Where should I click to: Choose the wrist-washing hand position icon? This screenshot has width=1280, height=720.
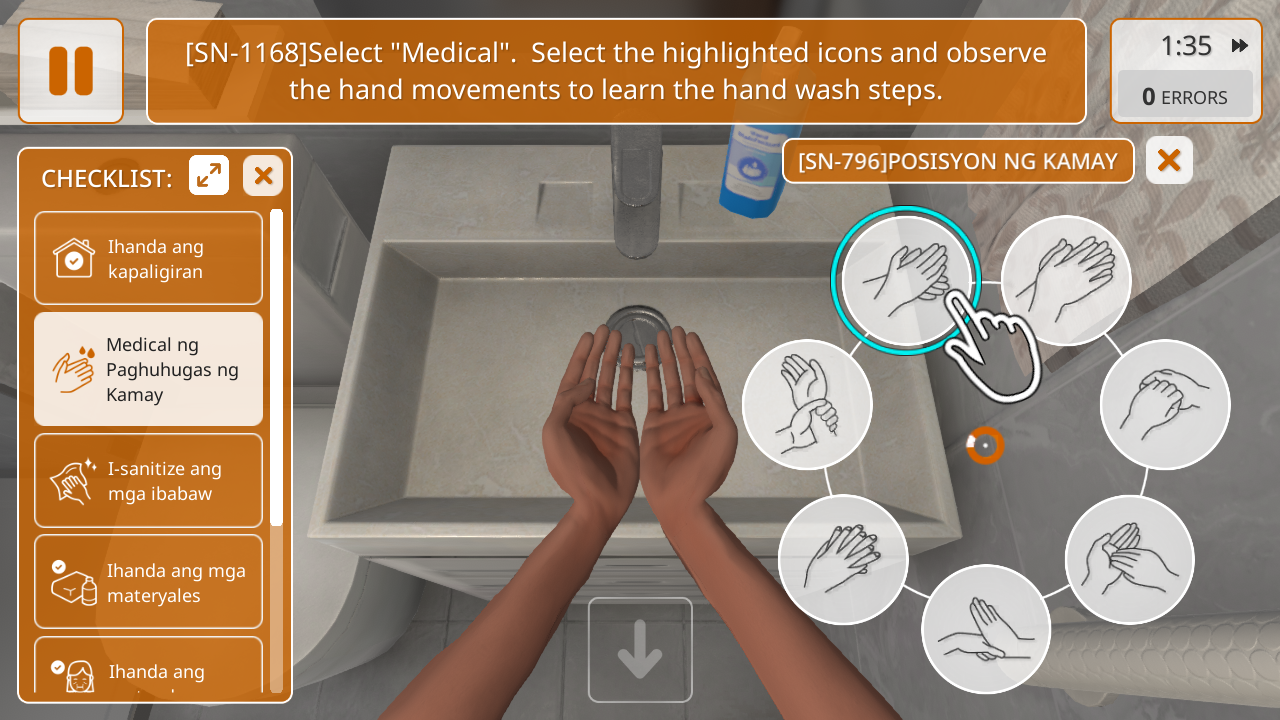(807, 403)
